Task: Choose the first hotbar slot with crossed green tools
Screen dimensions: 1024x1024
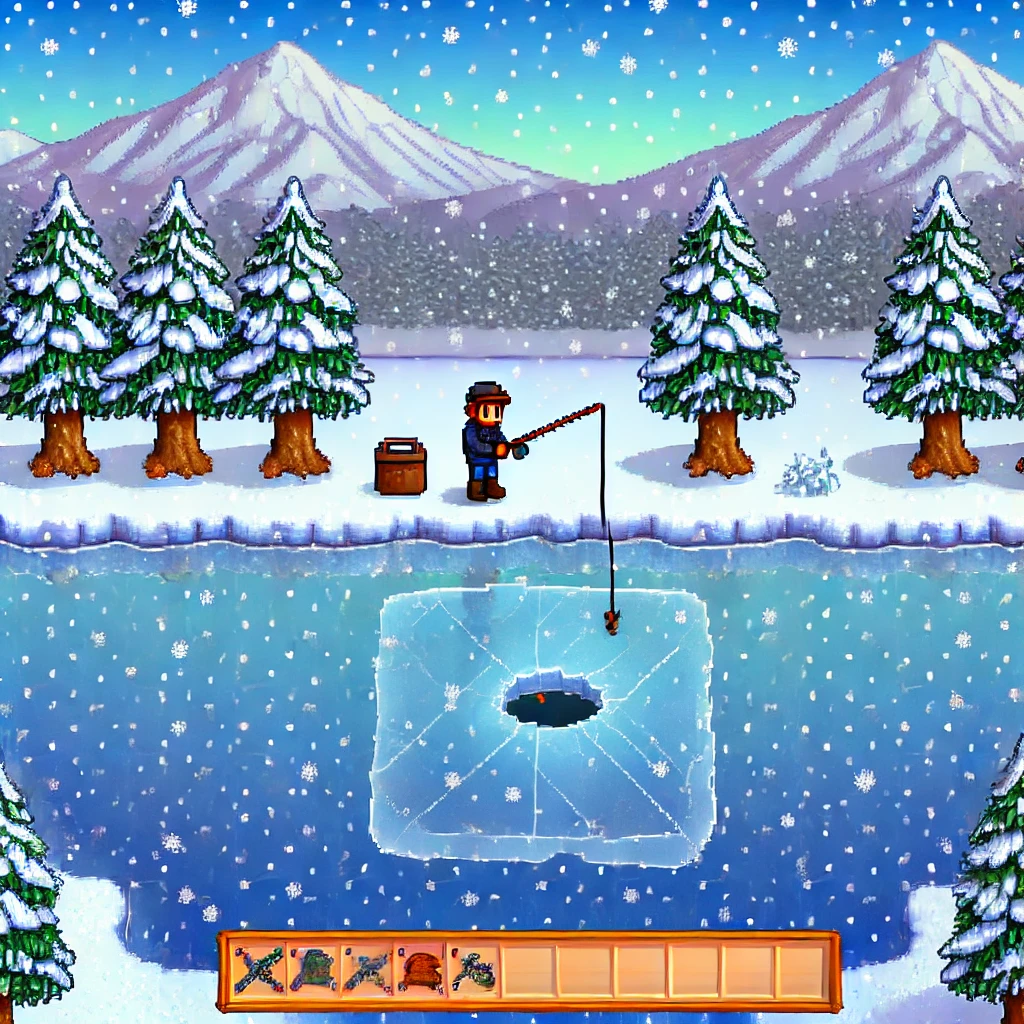Action: (259, 971)
